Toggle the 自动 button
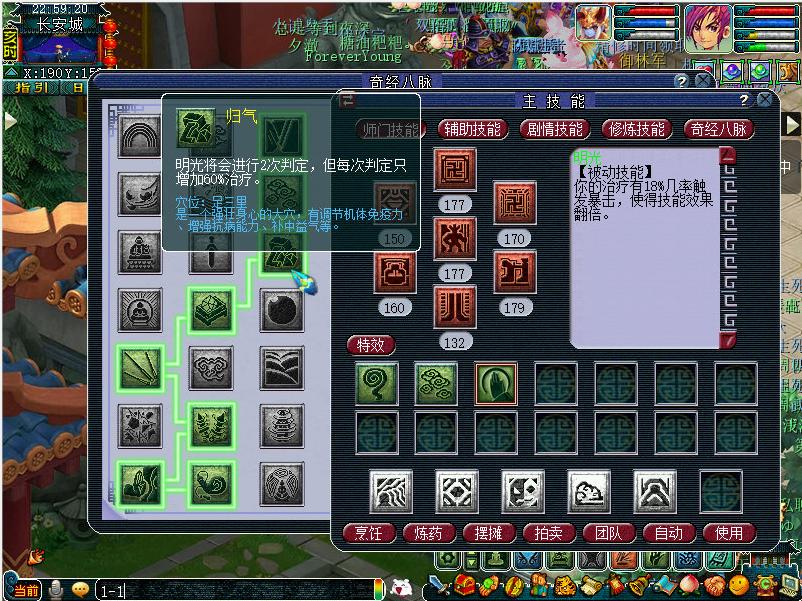 pyautogui.click(x=669, y=533)
